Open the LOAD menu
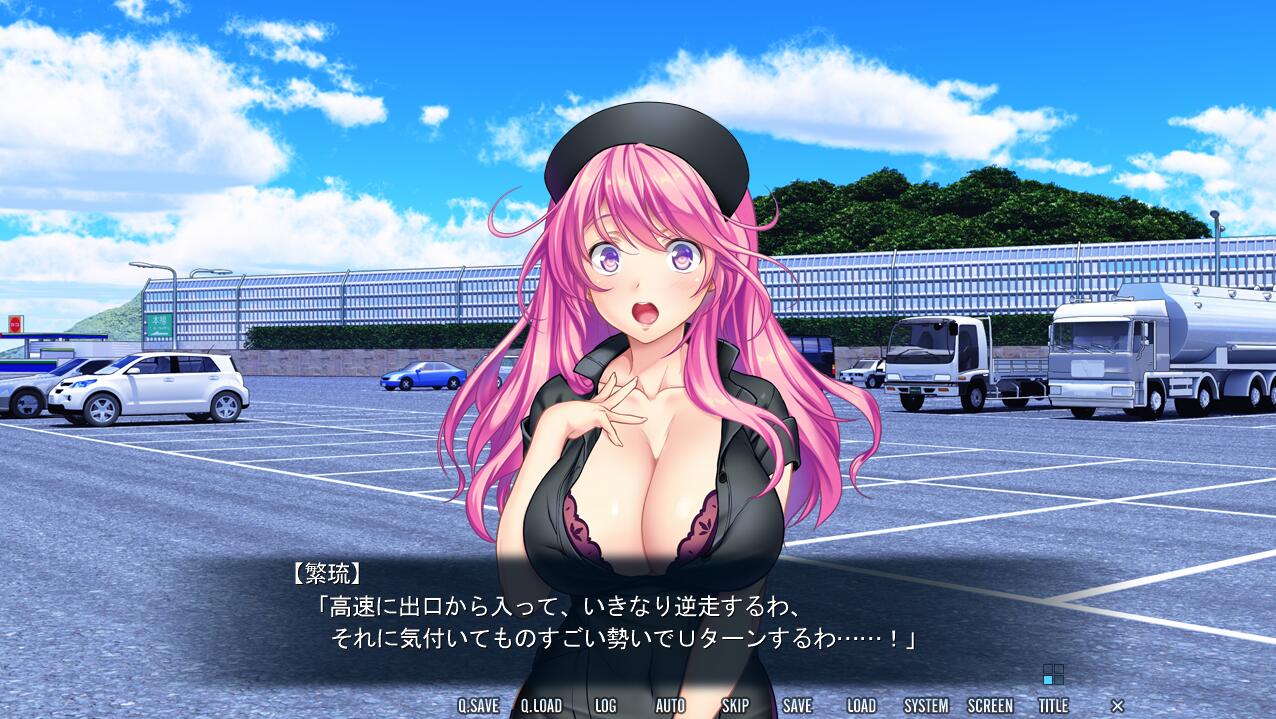The image size is (1276, 719). pos(861,705)
